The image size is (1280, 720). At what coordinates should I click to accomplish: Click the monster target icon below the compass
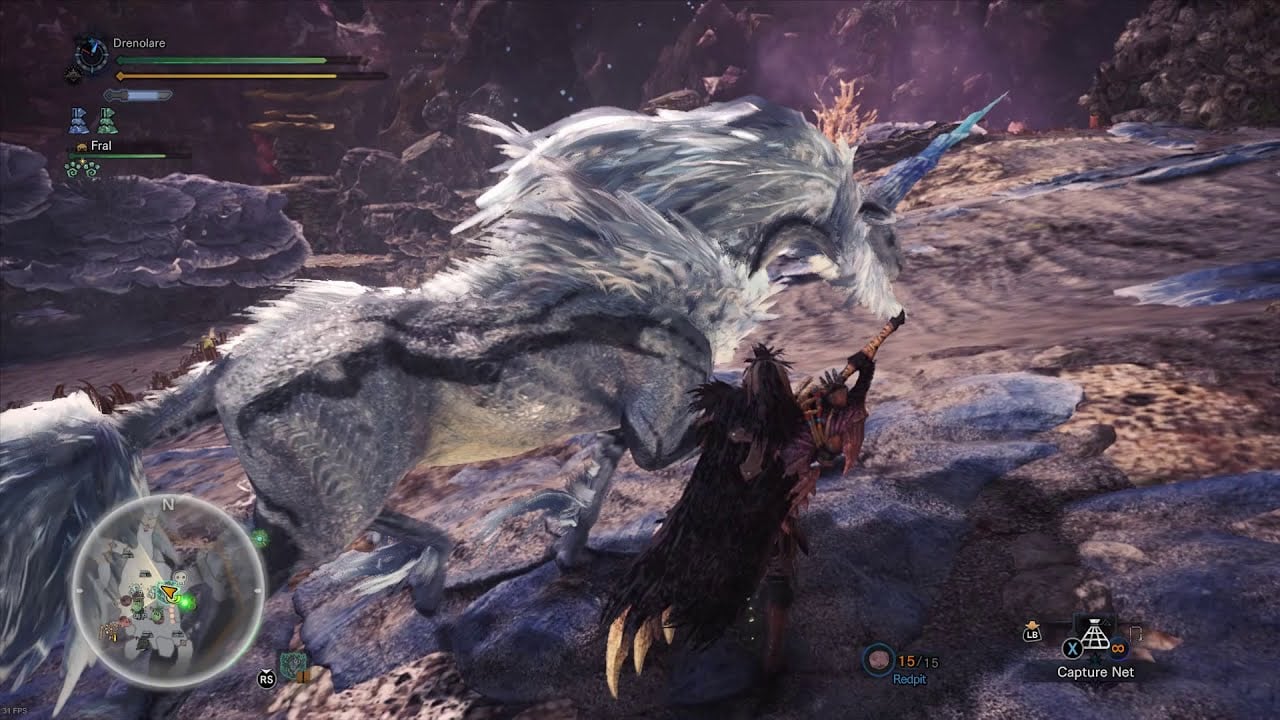[74, 75]
